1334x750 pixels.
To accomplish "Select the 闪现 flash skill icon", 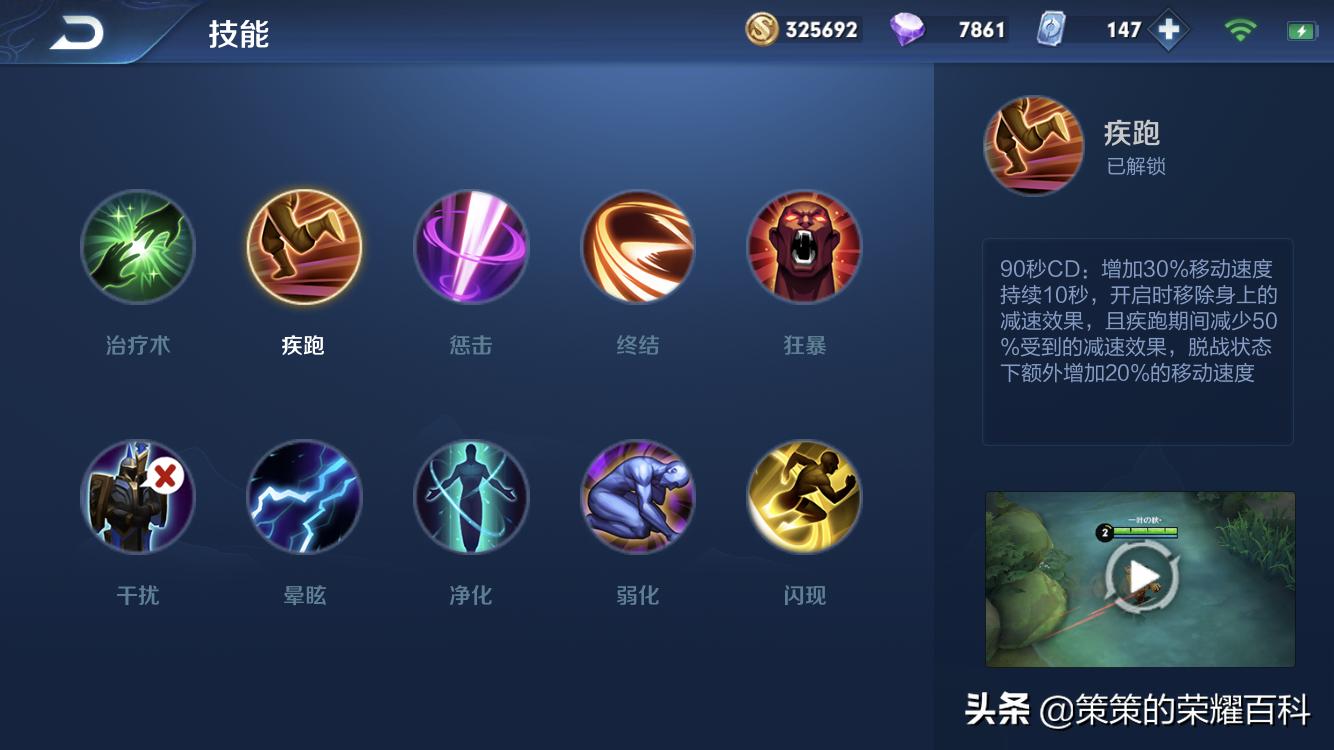I will [804, 497].
